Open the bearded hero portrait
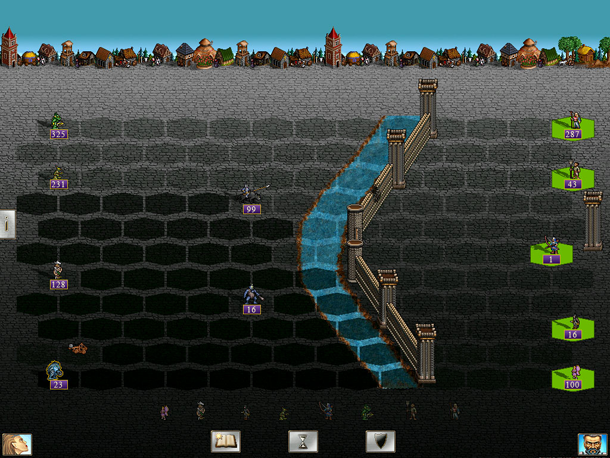Image resolution: width=610 pixels, height=458 pixels. pyautogui.click(x=592, y=444)
